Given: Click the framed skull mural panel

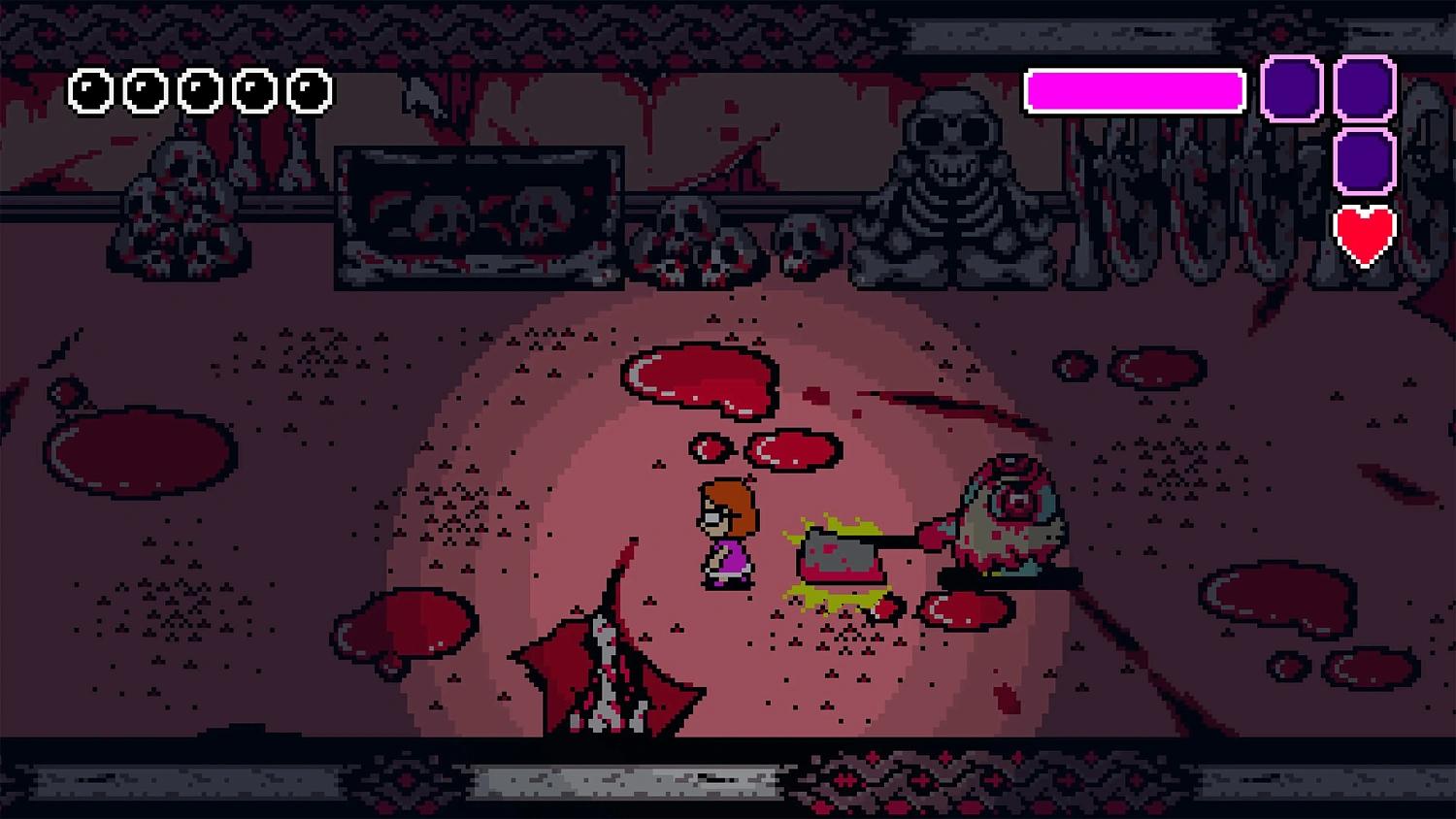Looking at the screenshot, I should coord(478,215).
